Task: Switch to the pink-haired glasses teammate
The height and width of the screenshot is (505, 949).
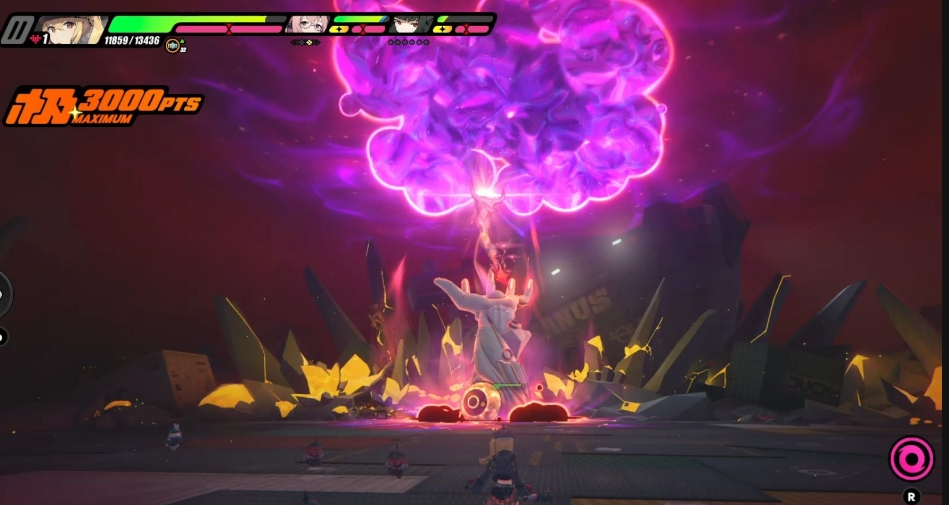Action: click(307, 25)
